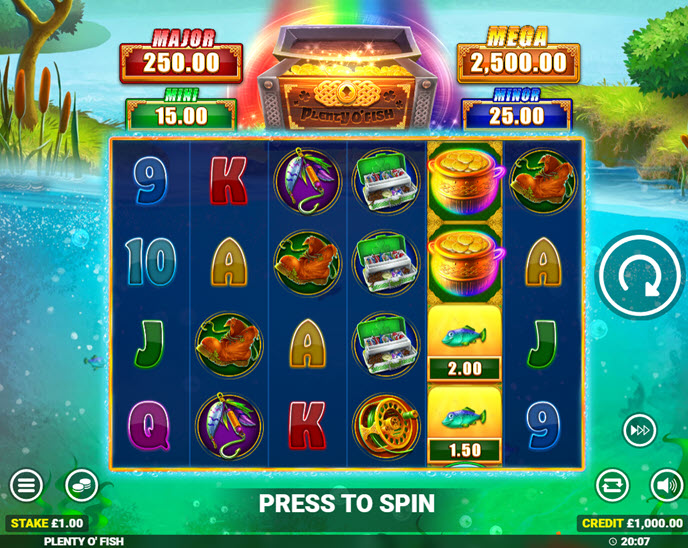Open the hamburger menu

(x=26, y=486)
